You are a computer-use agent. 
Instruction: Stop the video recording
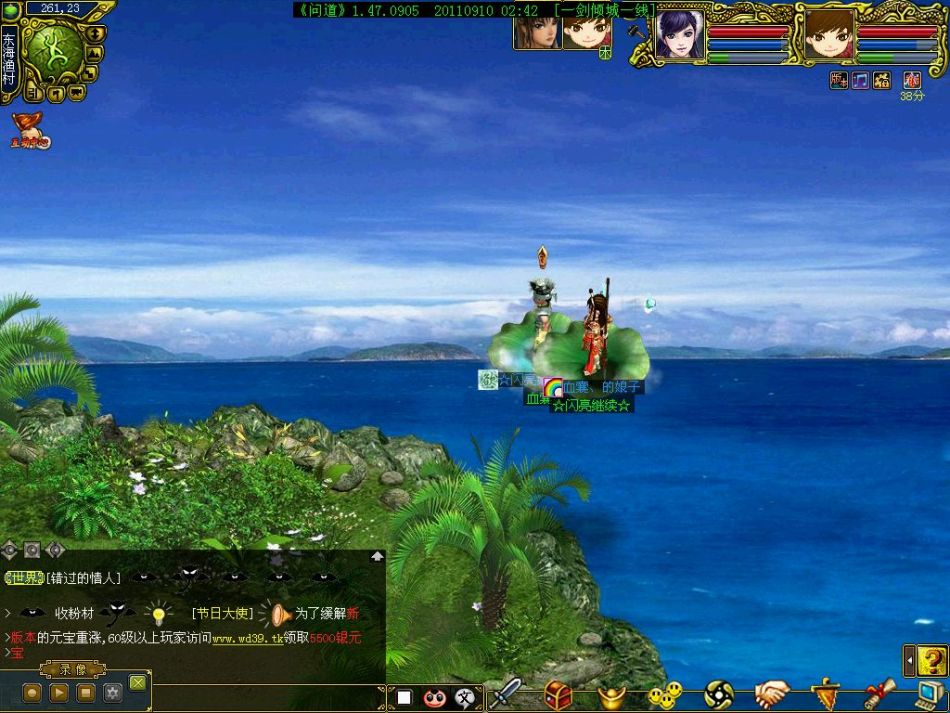pyautogui.click(x=86, y=692)
